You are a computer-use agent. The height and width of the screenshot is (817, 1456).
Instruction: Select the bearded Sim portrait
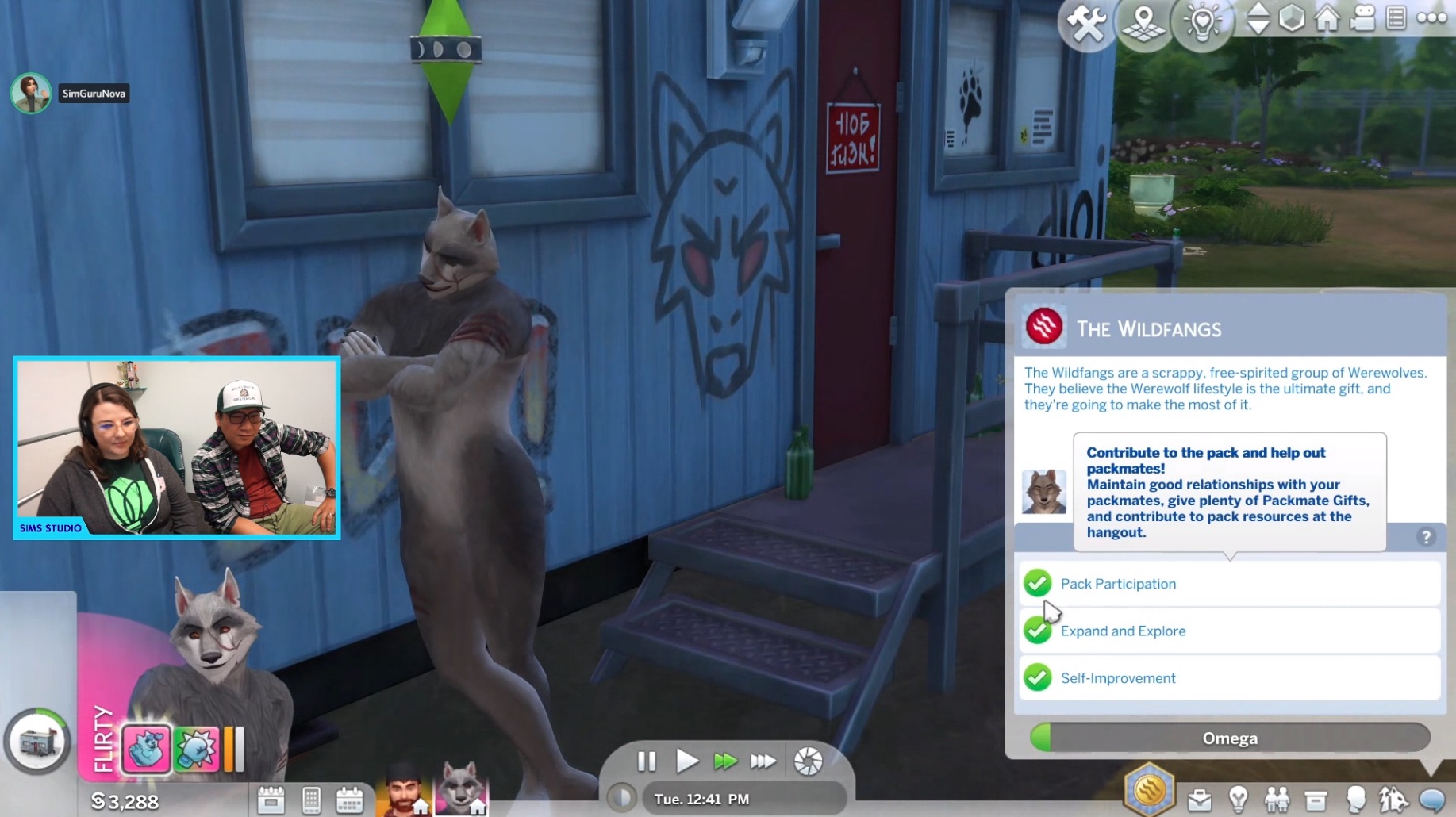coord(405,791)
